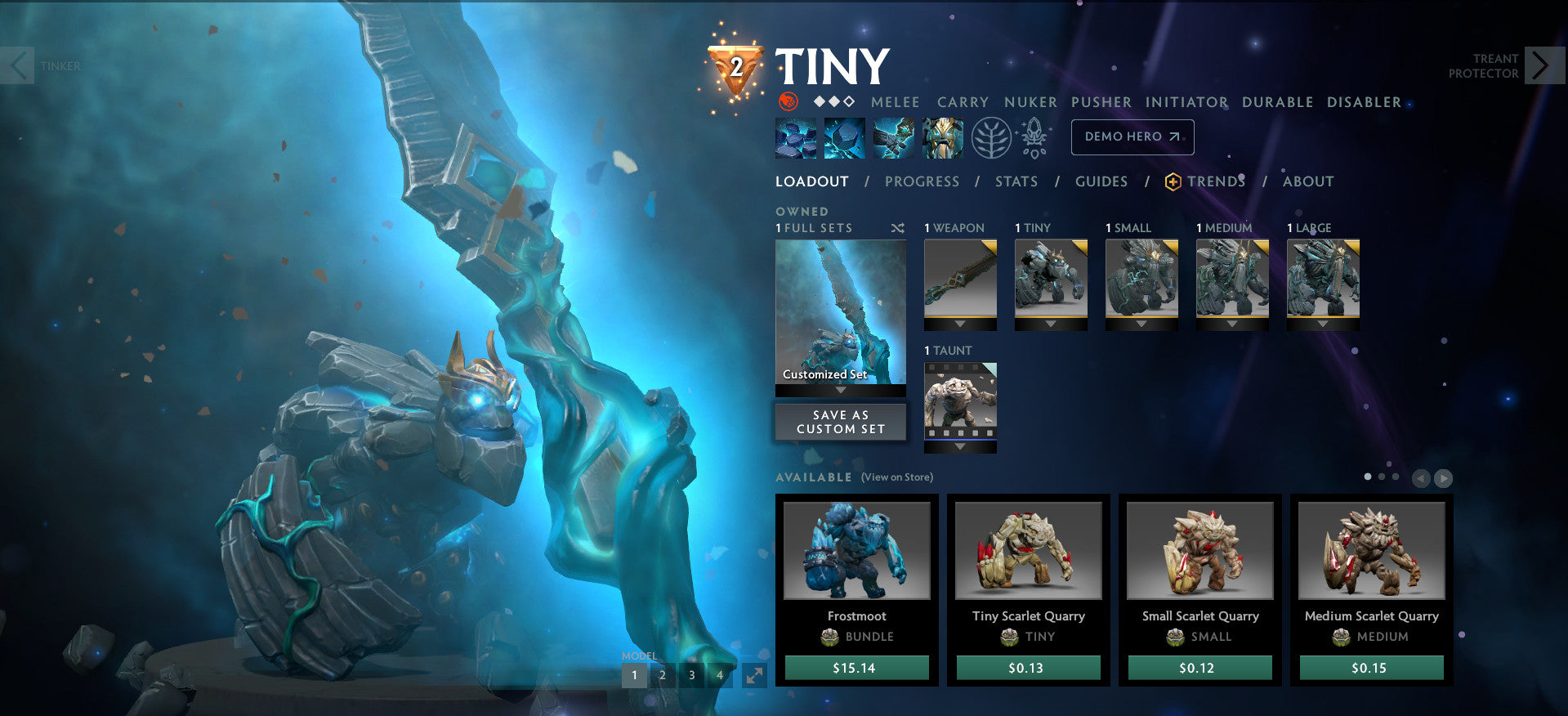This screenshot has width=1568, height=716.
Task: Open the Guides tab
Action: (x=1101, y=181)
